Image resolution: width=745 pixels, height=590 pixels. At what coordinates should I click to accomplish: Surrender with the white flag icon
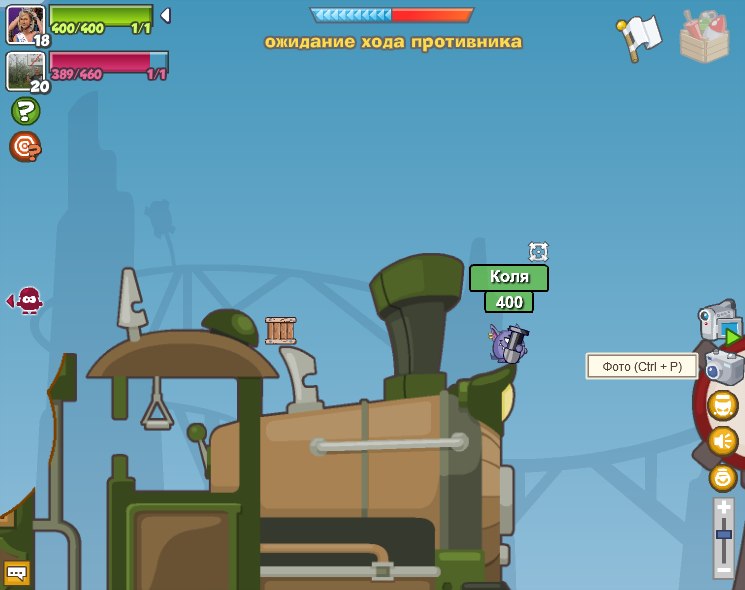click(x=639, y=35)
